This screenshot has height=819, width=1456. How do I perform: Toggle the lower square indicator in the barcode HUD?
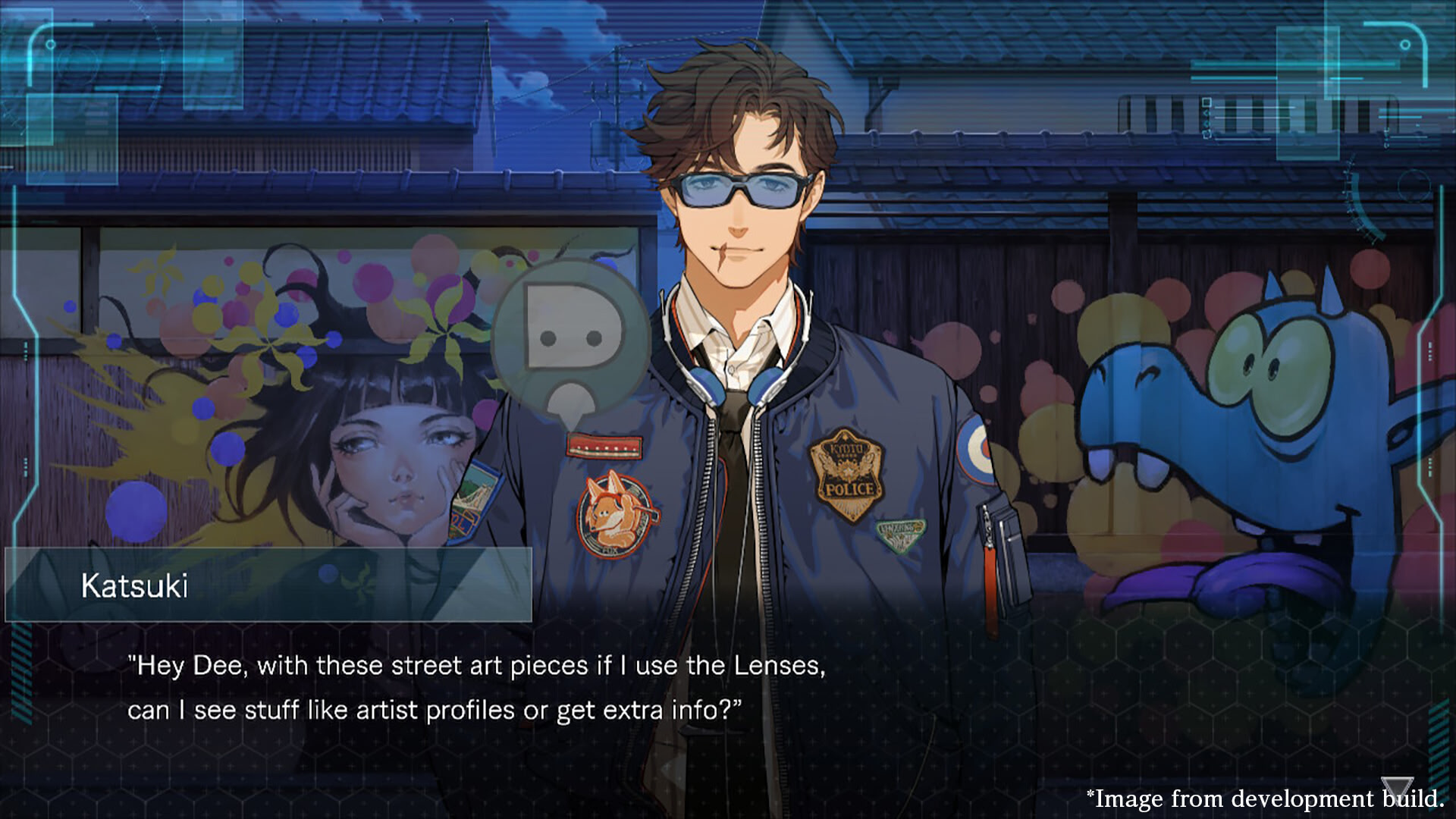(1207, 134)
